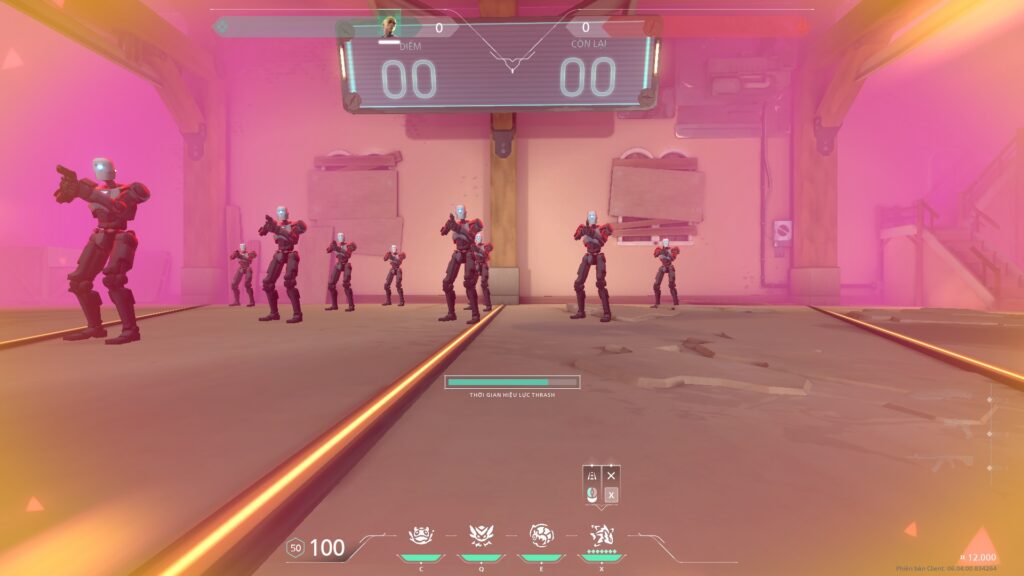Image resolution: width=1024 pixels, height=576 pixels.
Task: Activate Gekko's Mosh Pit ability icon
Action: [x=420, y=536]
